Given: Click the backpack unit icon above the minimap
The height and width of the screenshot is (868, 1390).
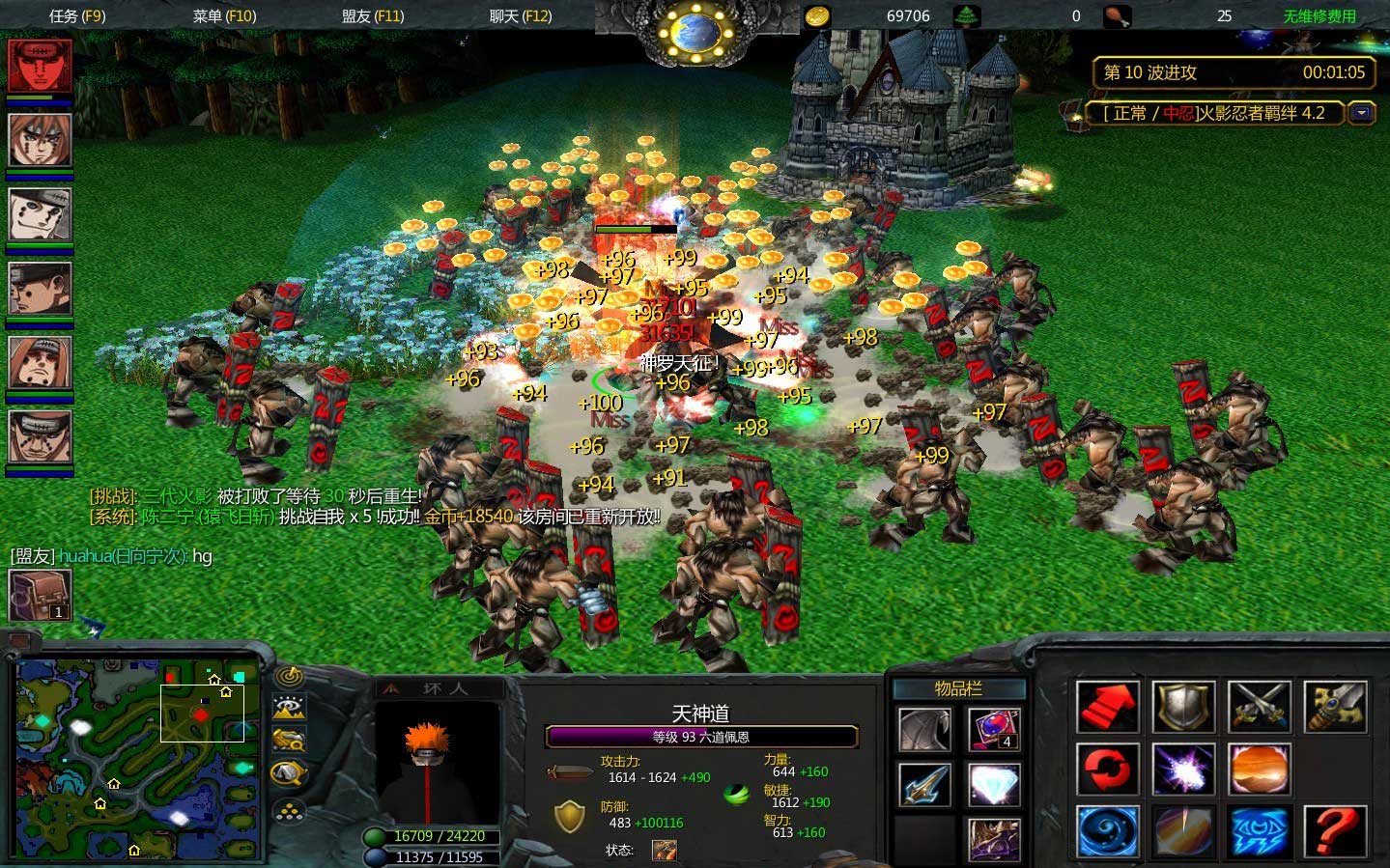Looking at the screenshot, I should pos(40,595).
